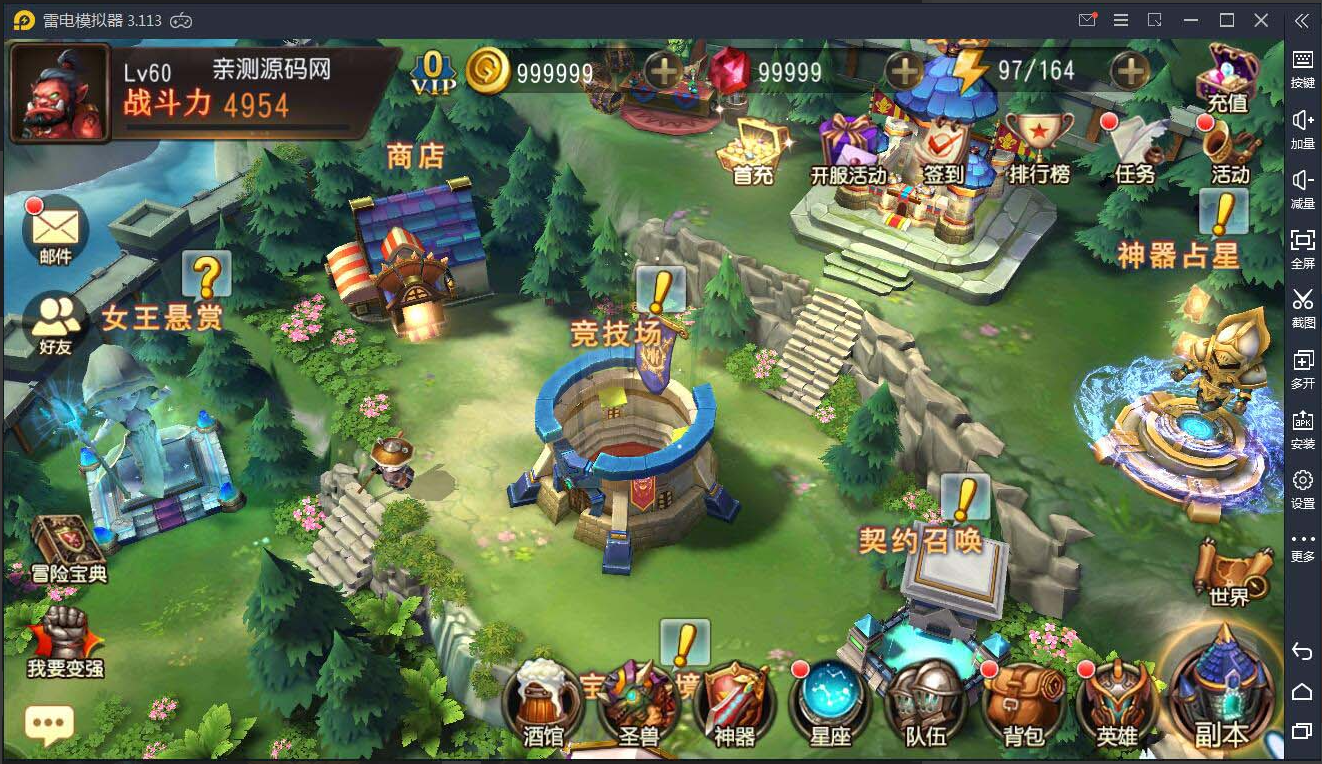The height and width of the screenshot is (764, 1322).
Task: Open the 充值 recharge chest
Action: point(1230,76)
